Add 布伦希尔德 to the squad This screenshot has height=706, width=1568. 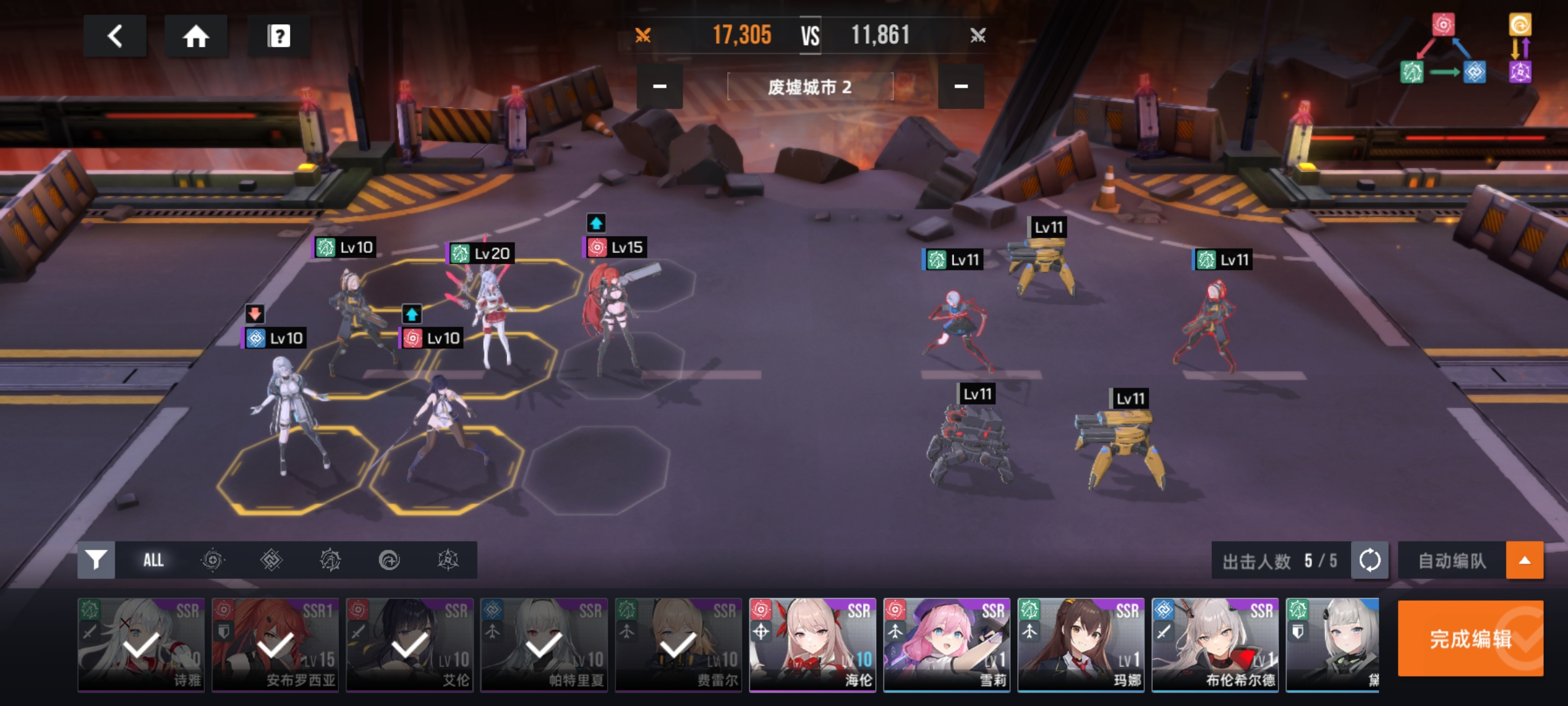(1215, 644)
